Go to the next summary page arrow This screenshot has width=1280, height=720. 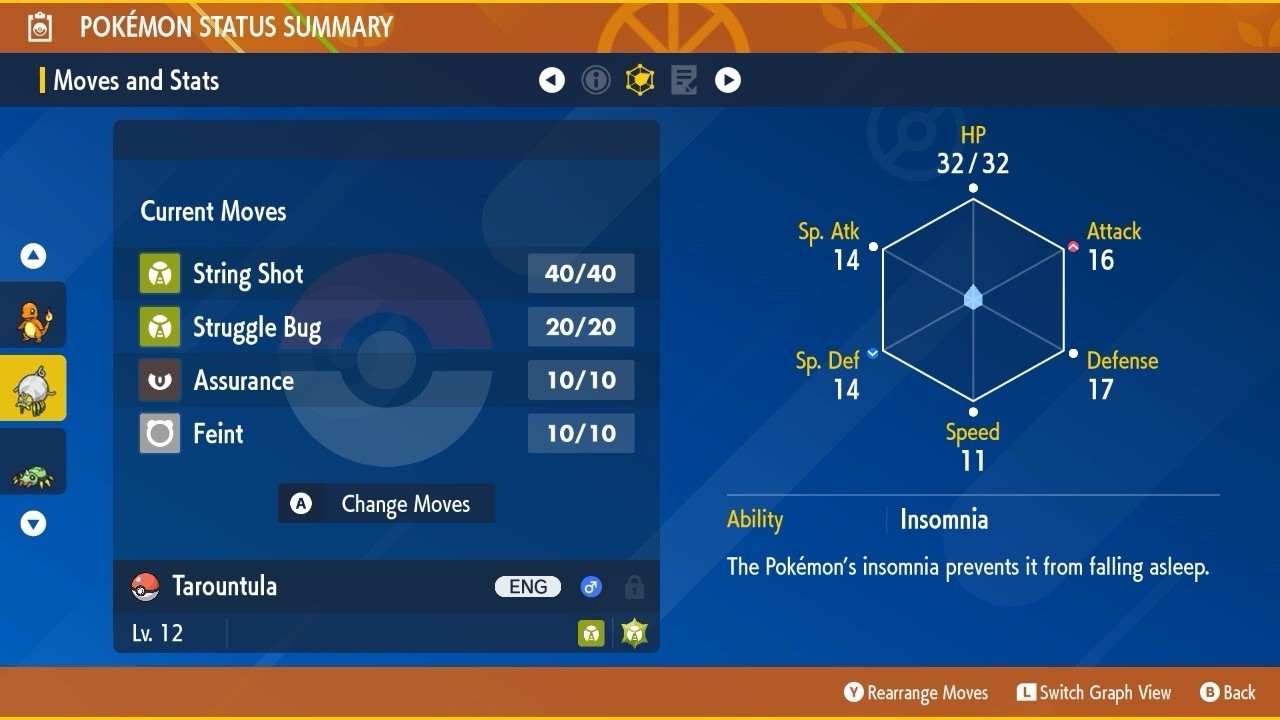(728, 80)
